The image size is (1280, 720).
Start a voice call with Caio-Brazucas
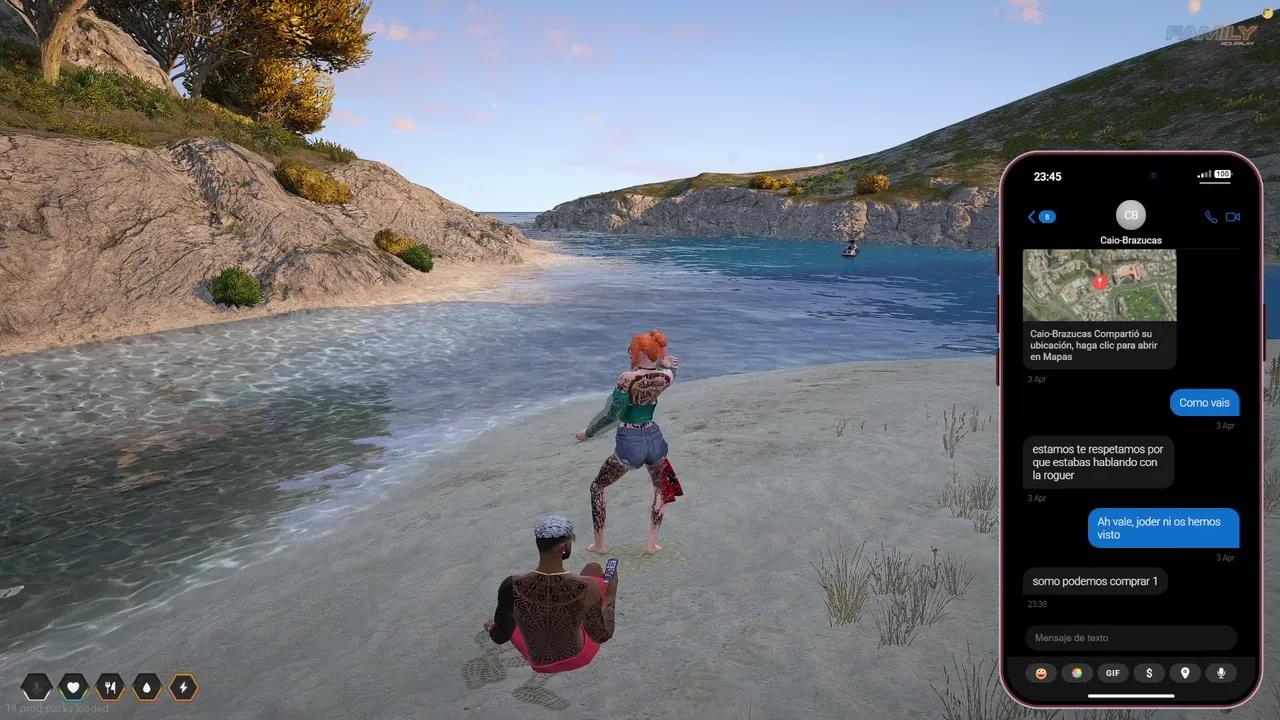tap(1211, 216)
